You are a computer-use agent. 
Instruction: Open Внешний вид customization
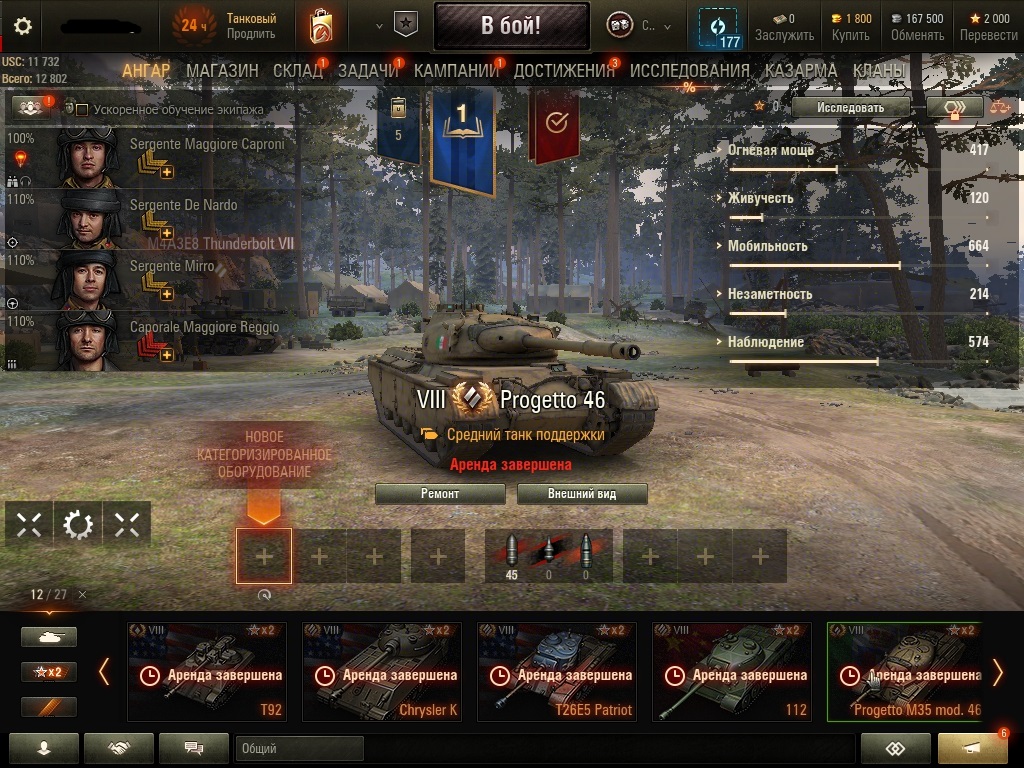pyautogui.click(x=582, y=494)
